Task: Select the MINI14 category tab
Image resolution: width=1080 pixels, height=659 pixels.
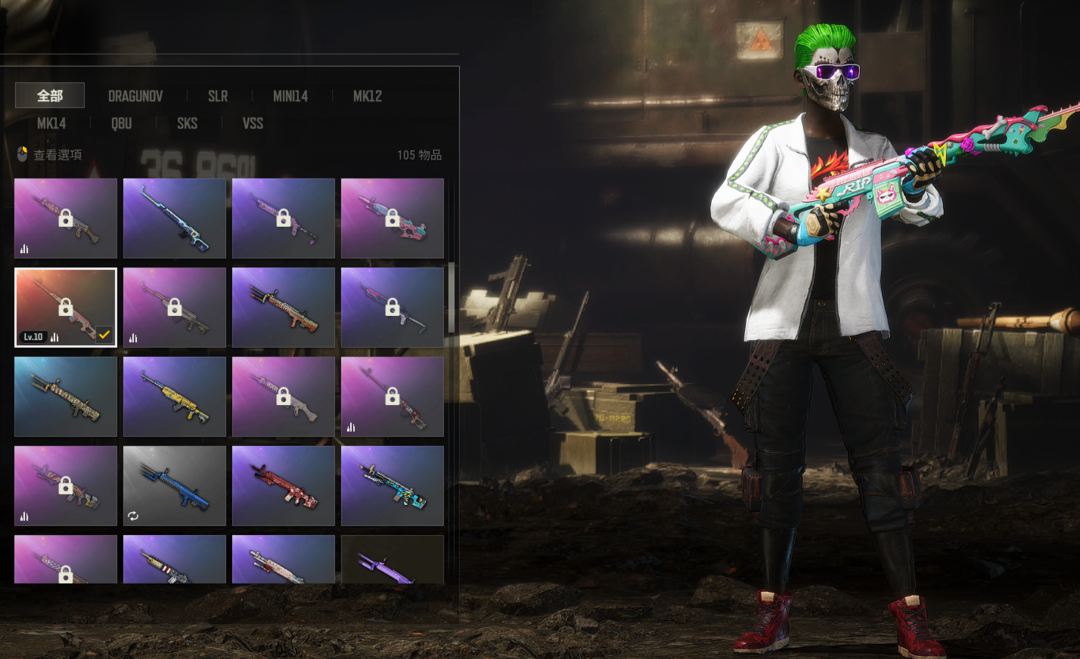Action: [290, 96]
